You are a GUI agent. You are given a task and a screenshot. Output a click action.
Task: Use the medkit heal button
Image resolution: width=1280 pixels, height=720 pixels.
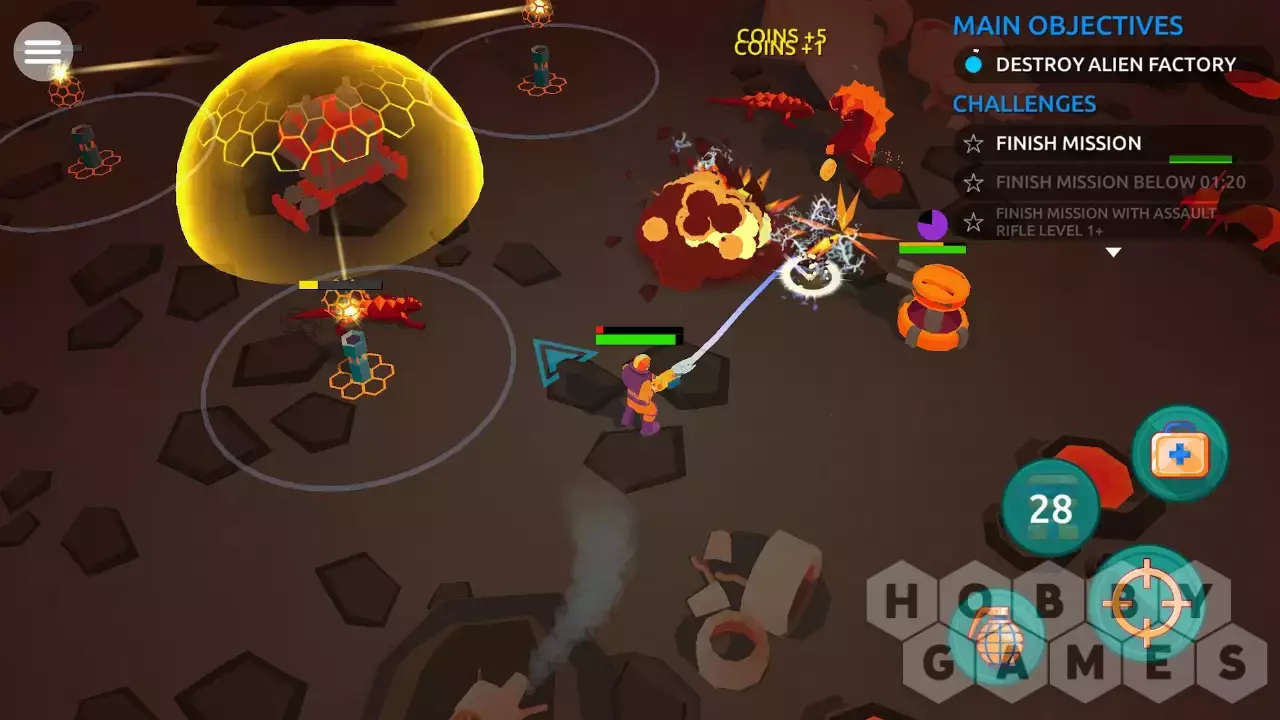(1180, 455)
